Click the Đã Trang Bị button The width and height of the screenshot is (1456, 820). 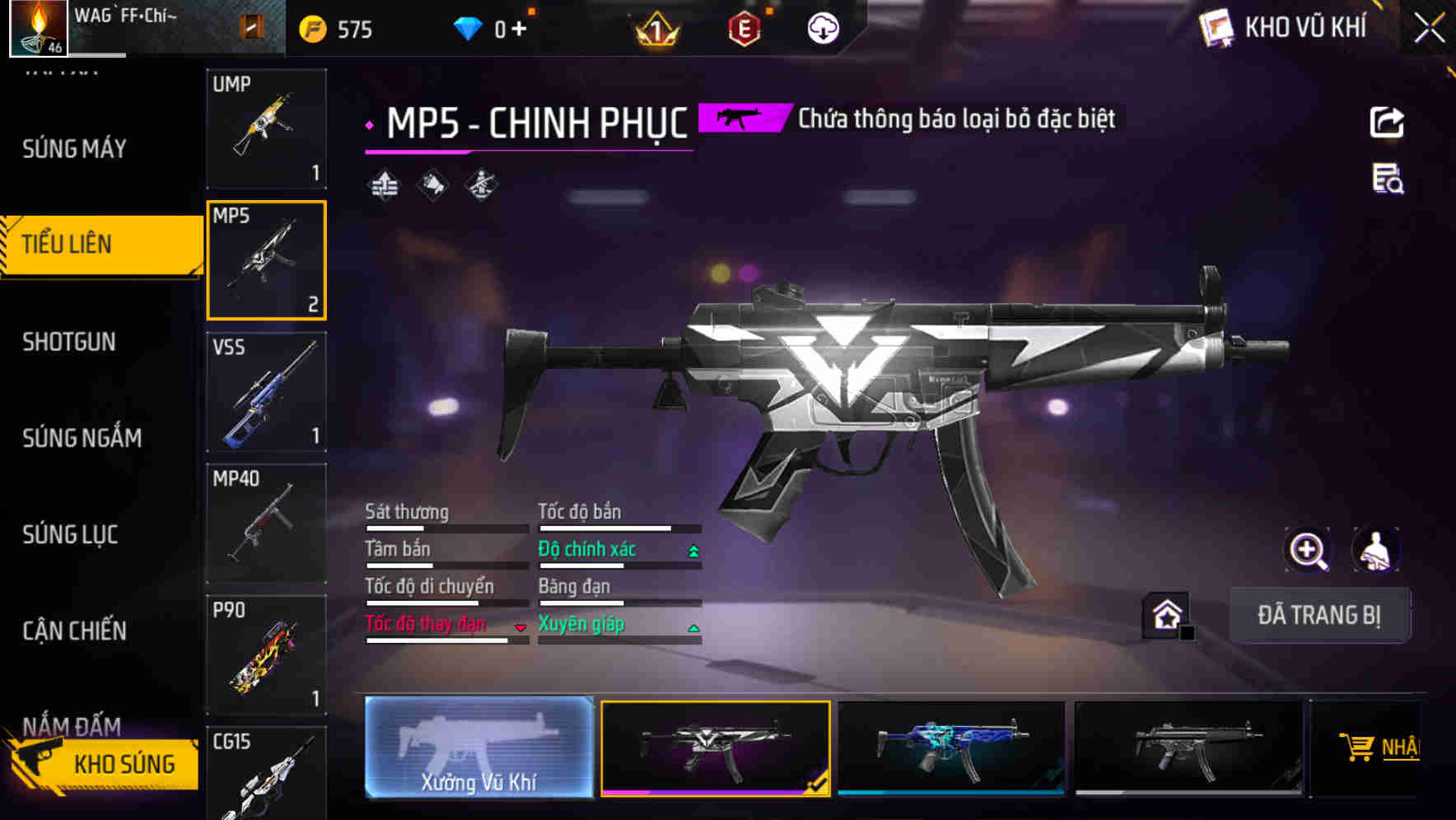[1318, 615]
